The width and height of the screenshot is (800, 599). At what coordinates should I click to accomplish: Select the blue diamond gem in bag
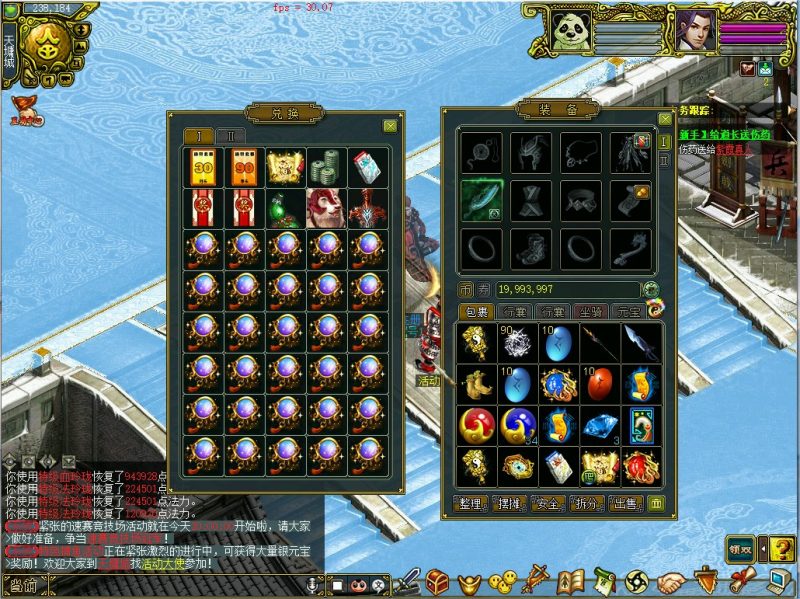click(600, 425)
